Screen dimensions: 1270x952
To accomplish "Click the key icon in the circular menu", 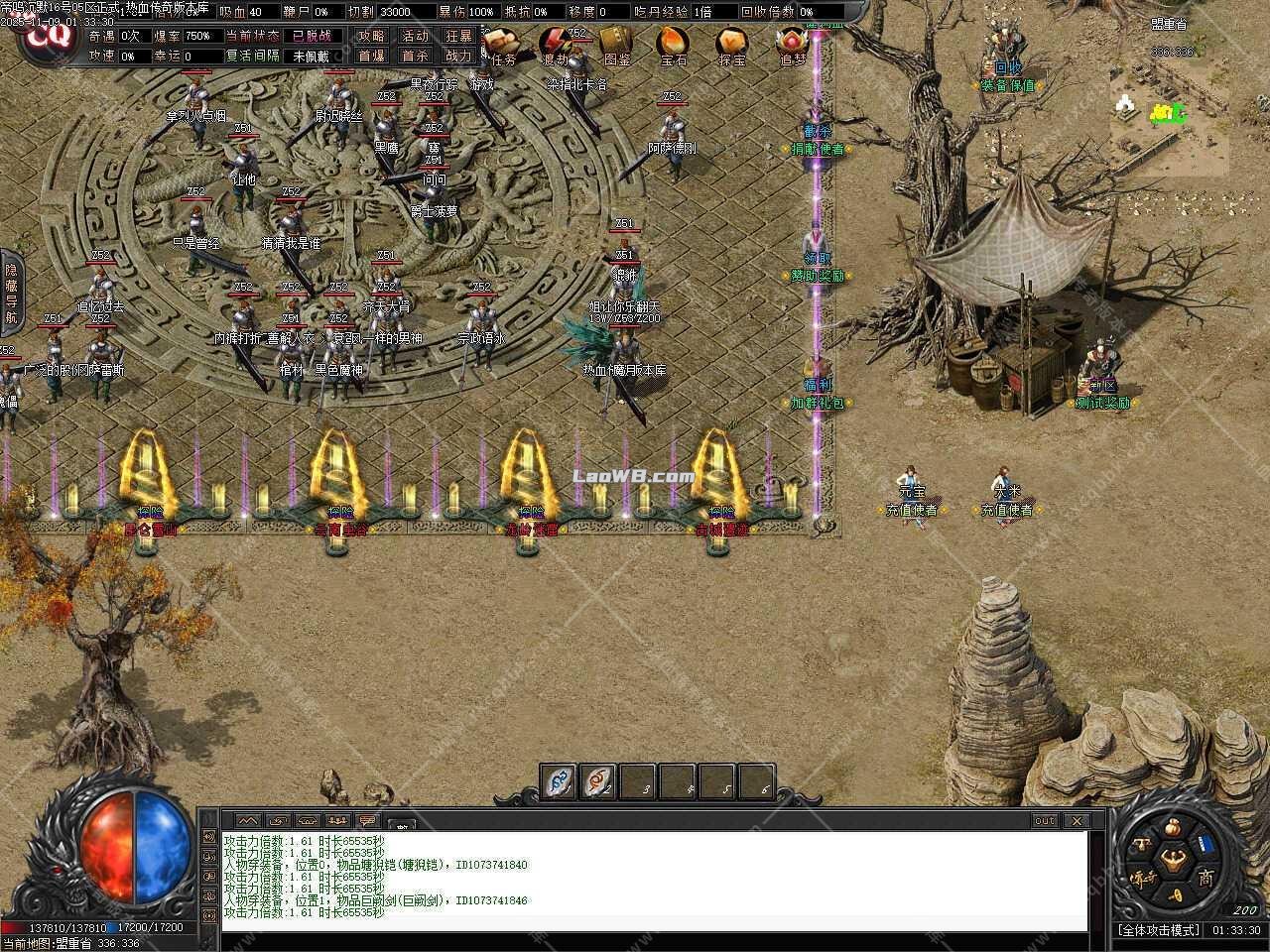I will (x=1176, y=895).
